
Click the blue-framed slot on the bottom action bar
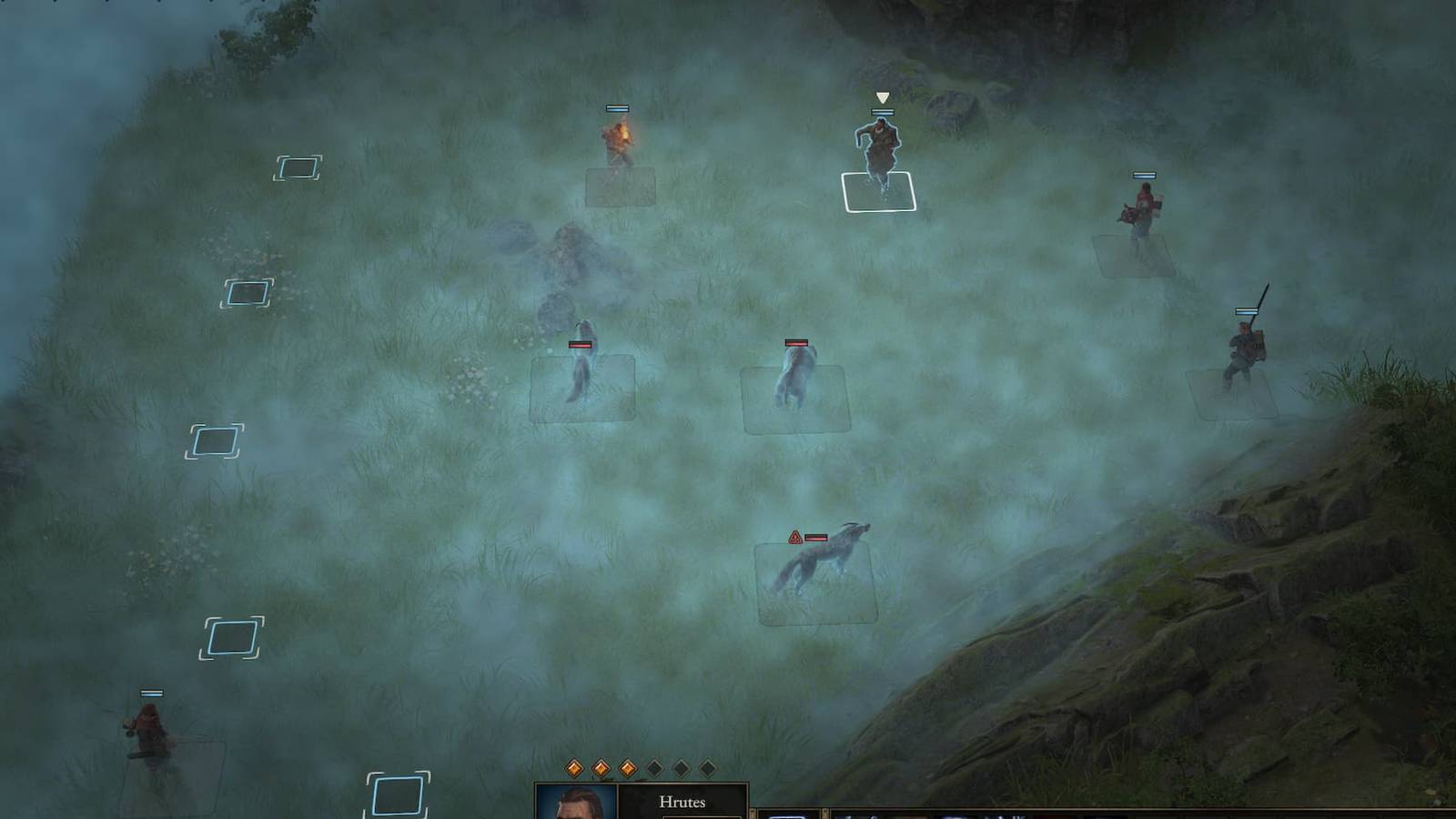pyautogui.click(x=786, y=815)
